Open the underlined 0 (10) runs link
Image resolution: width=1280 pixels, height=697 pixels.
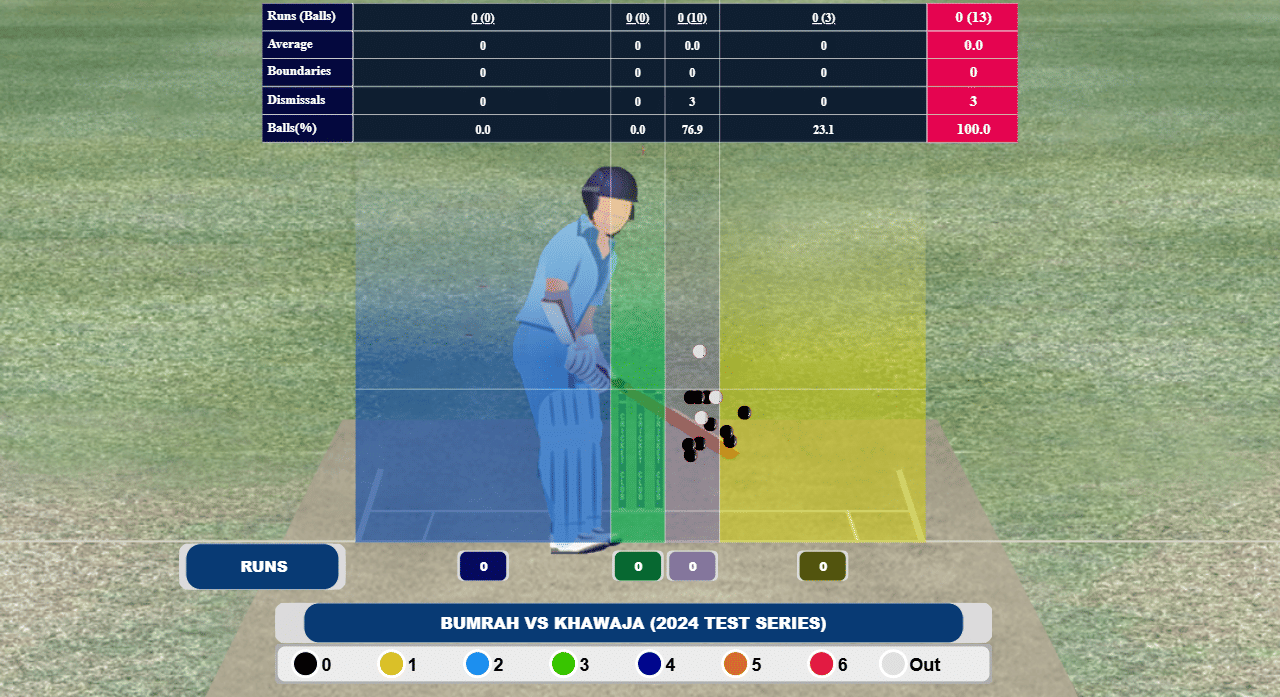coord(692,17)
